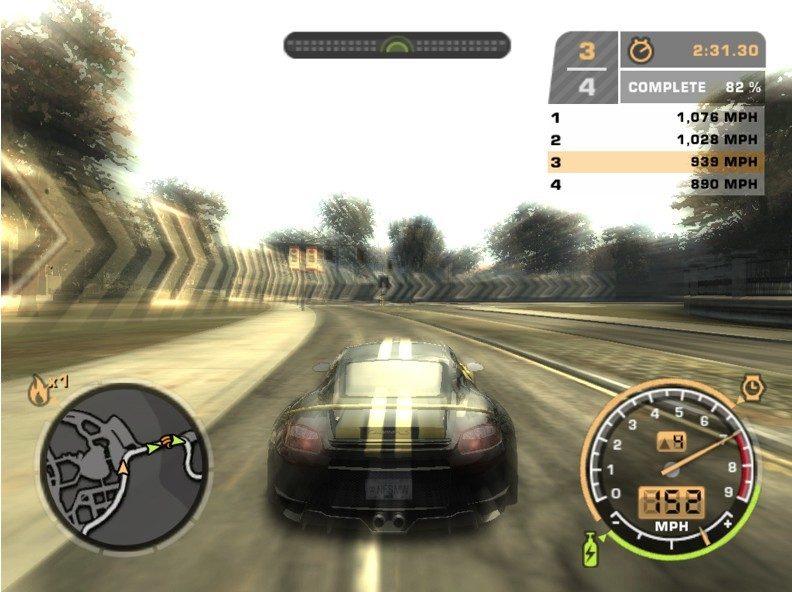Click the police radar detector bar

pyautogui.click(x=397, y=45)
